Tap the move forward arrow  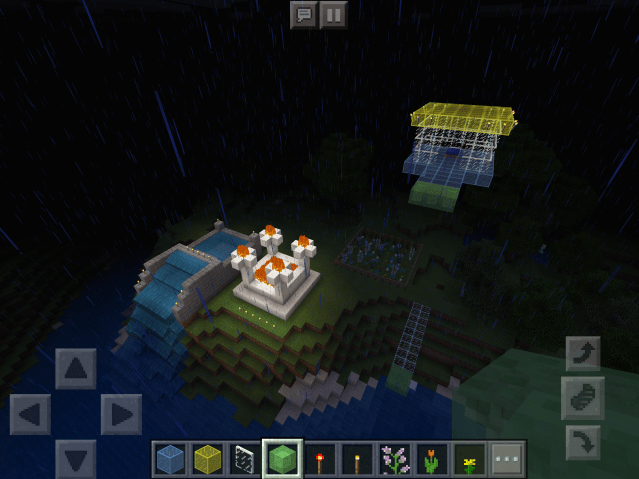(x=76, y=368)
